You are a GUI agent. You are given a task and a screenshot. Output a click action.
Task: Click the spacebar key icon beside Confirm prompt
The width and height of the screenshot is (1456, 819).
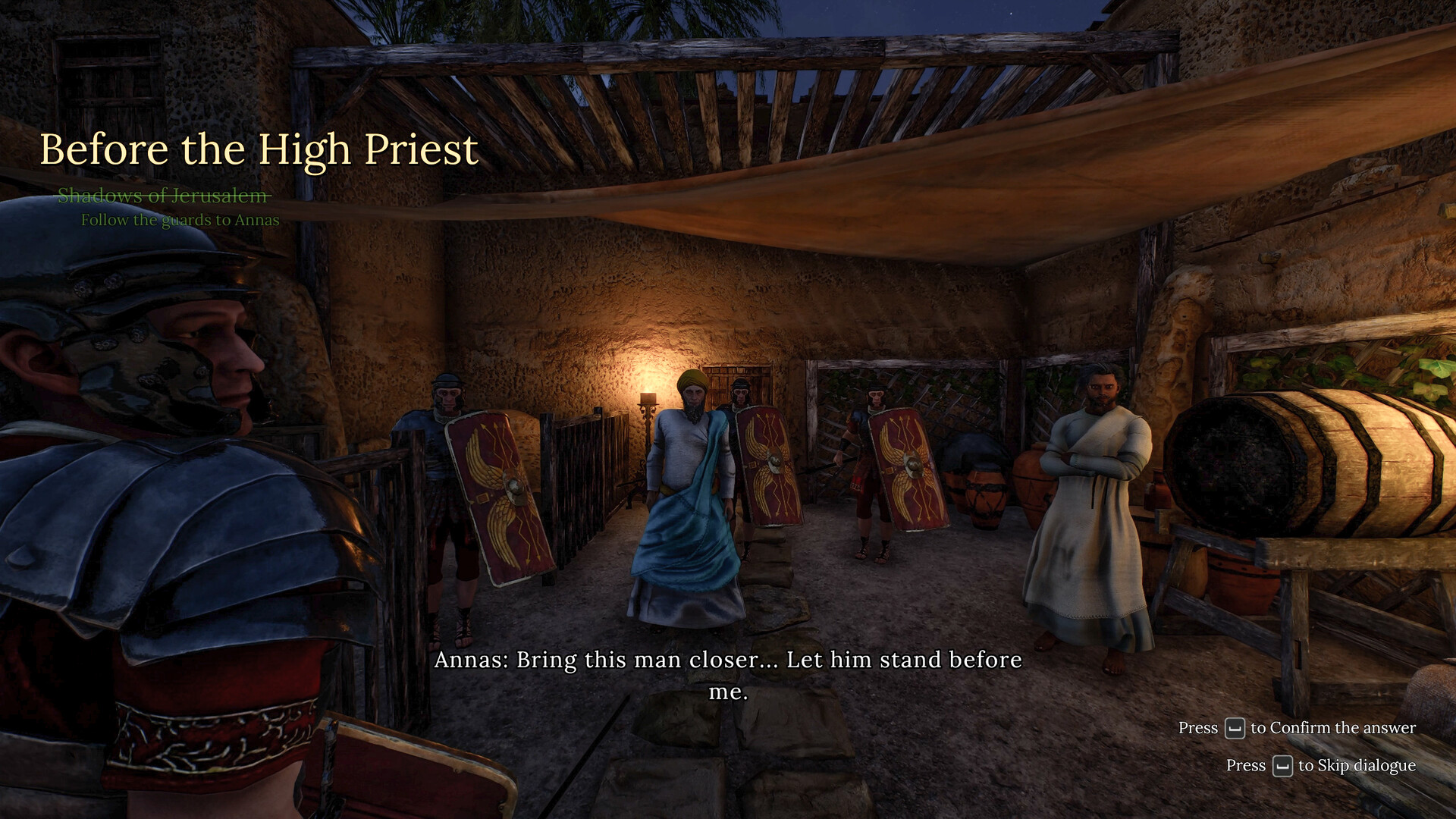click(1236, 727)
